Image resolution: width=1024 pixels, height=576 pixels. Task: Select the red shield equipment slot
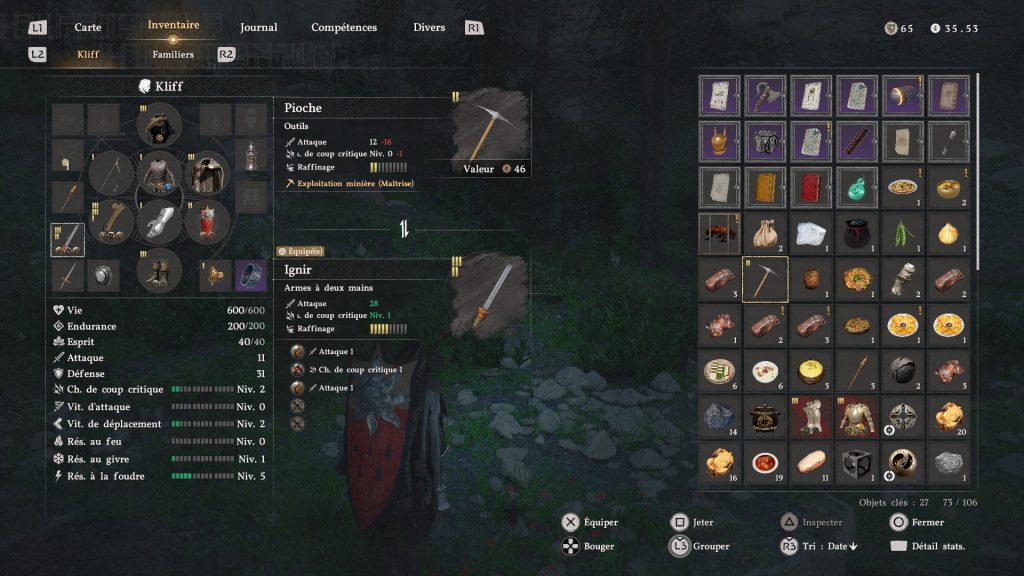[207, 221]
